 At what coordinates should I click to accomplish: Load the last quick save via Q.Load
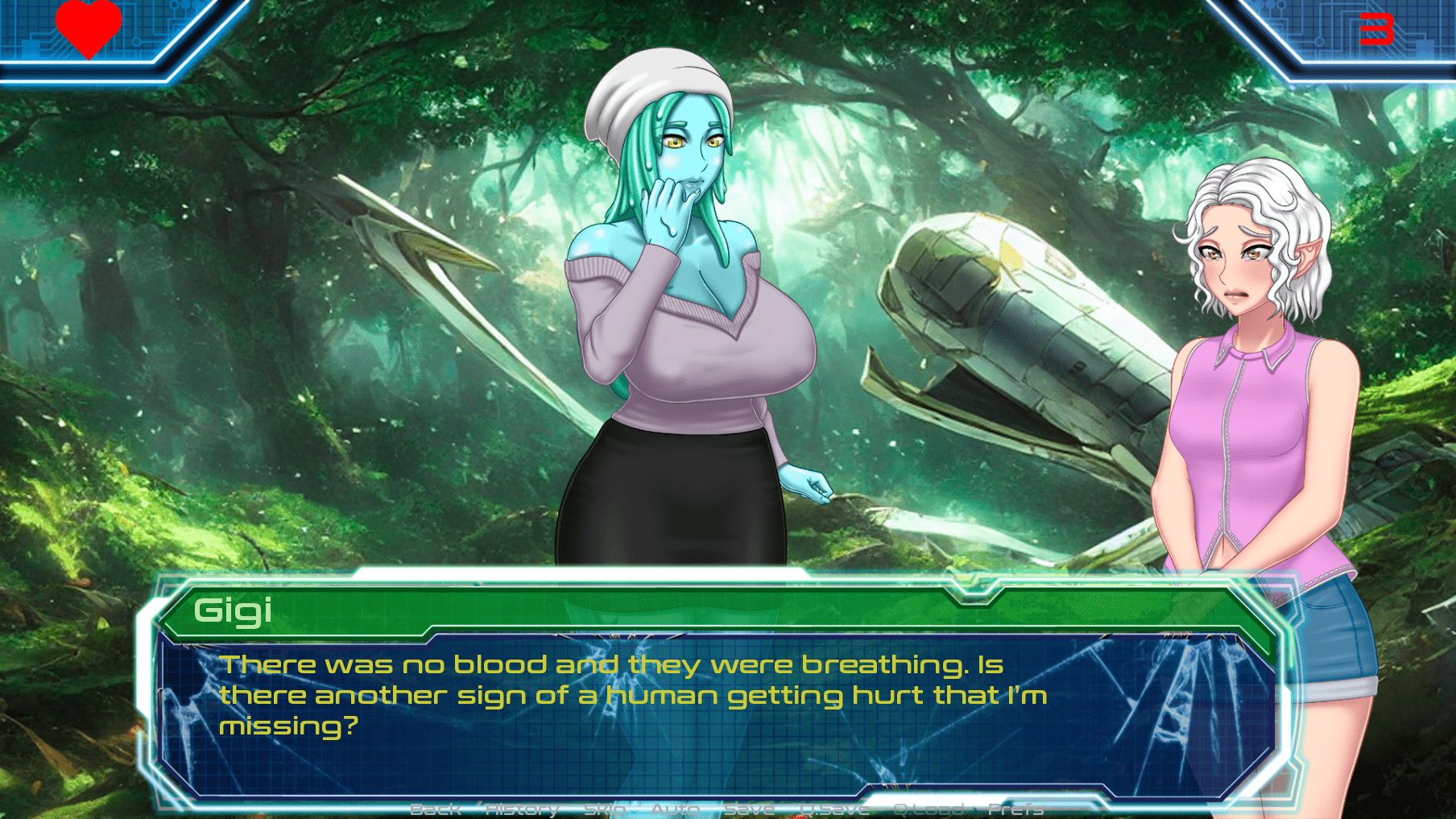tap(926, 810)
